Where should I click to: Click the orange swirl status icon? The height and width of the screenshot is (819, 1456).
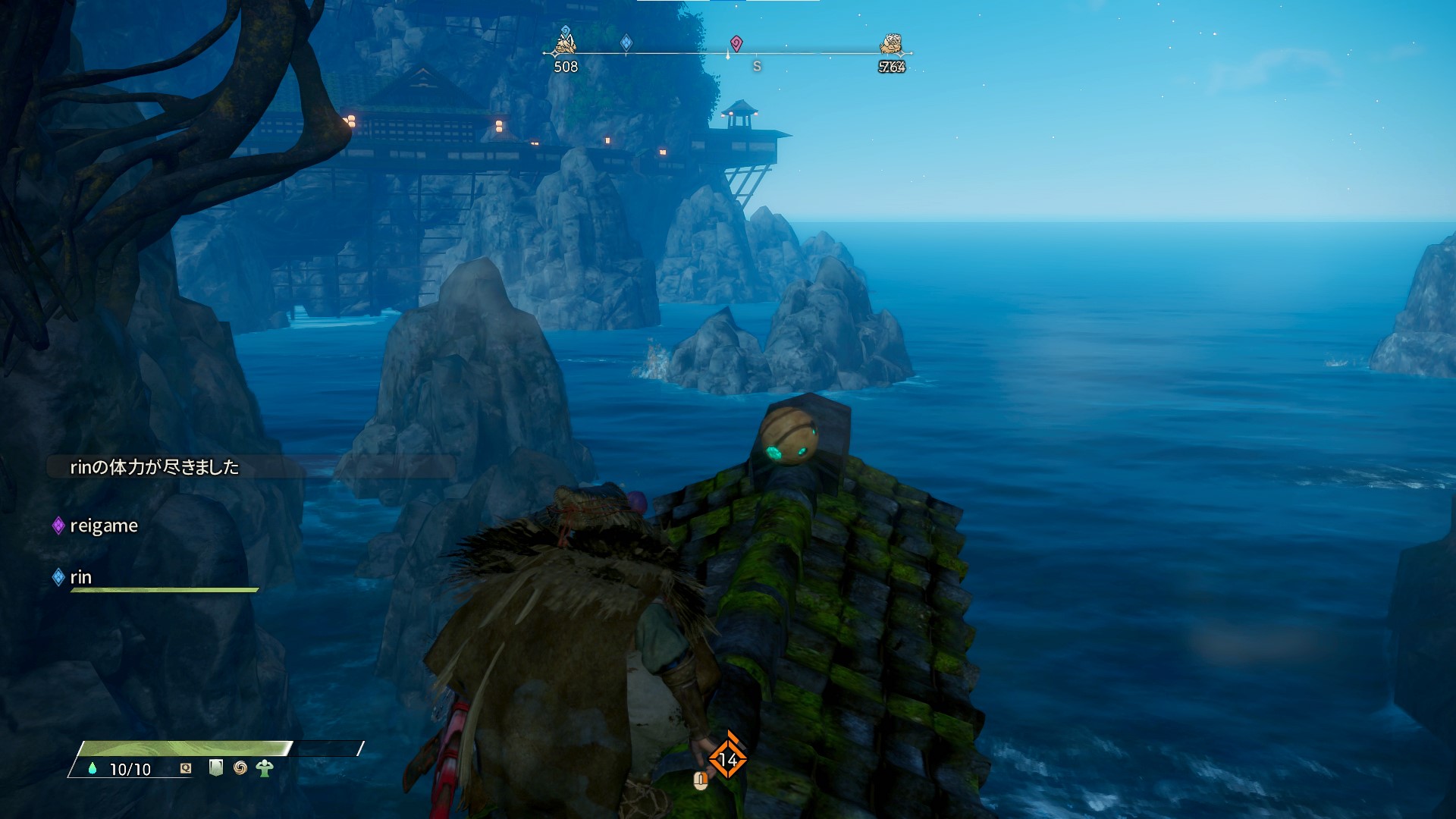240,768
